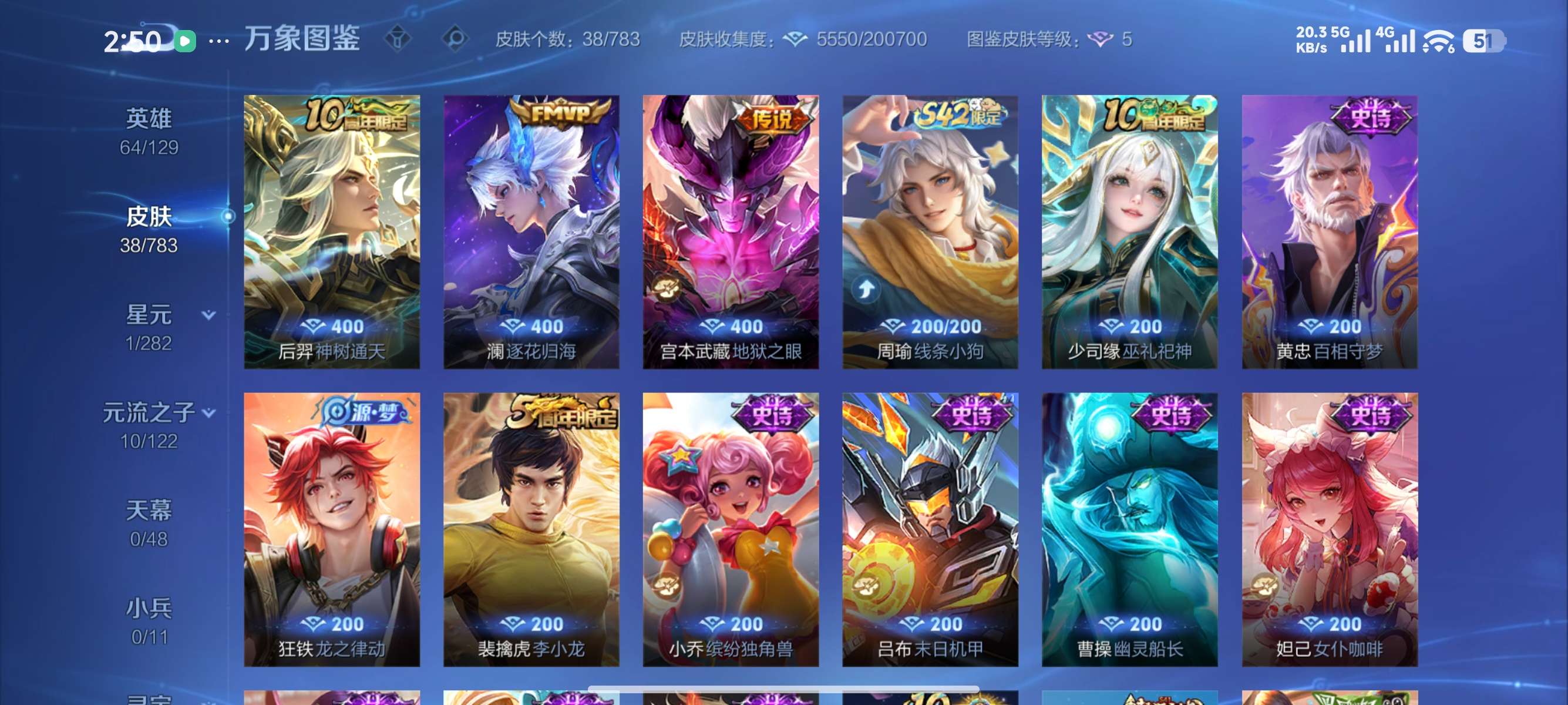The width and height of the screenshot is (1568, 705).
Task: Switch to the 英雄 tab
Action: (x=150, y=118)
